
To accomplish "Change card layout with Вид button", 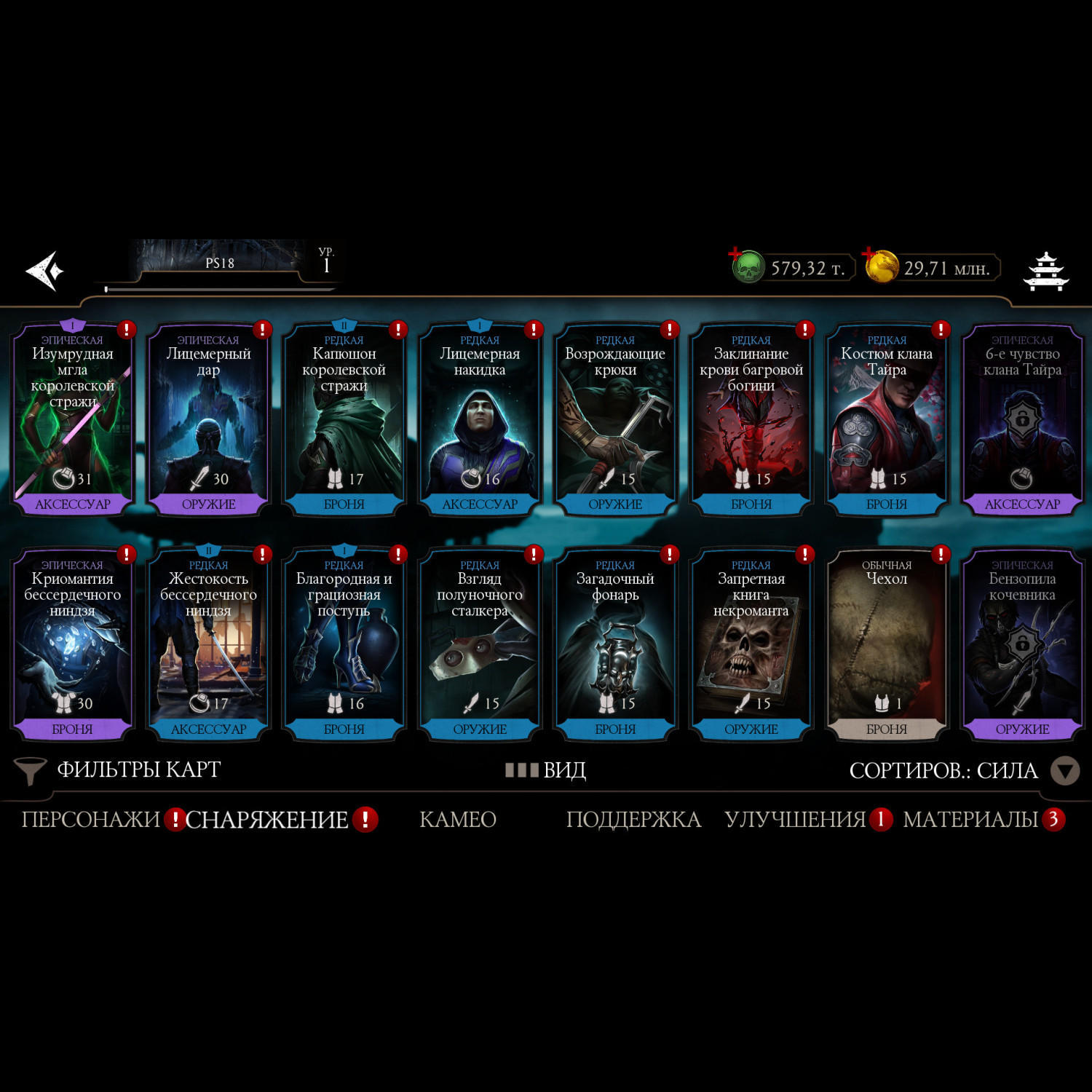I will coord(547,770).
